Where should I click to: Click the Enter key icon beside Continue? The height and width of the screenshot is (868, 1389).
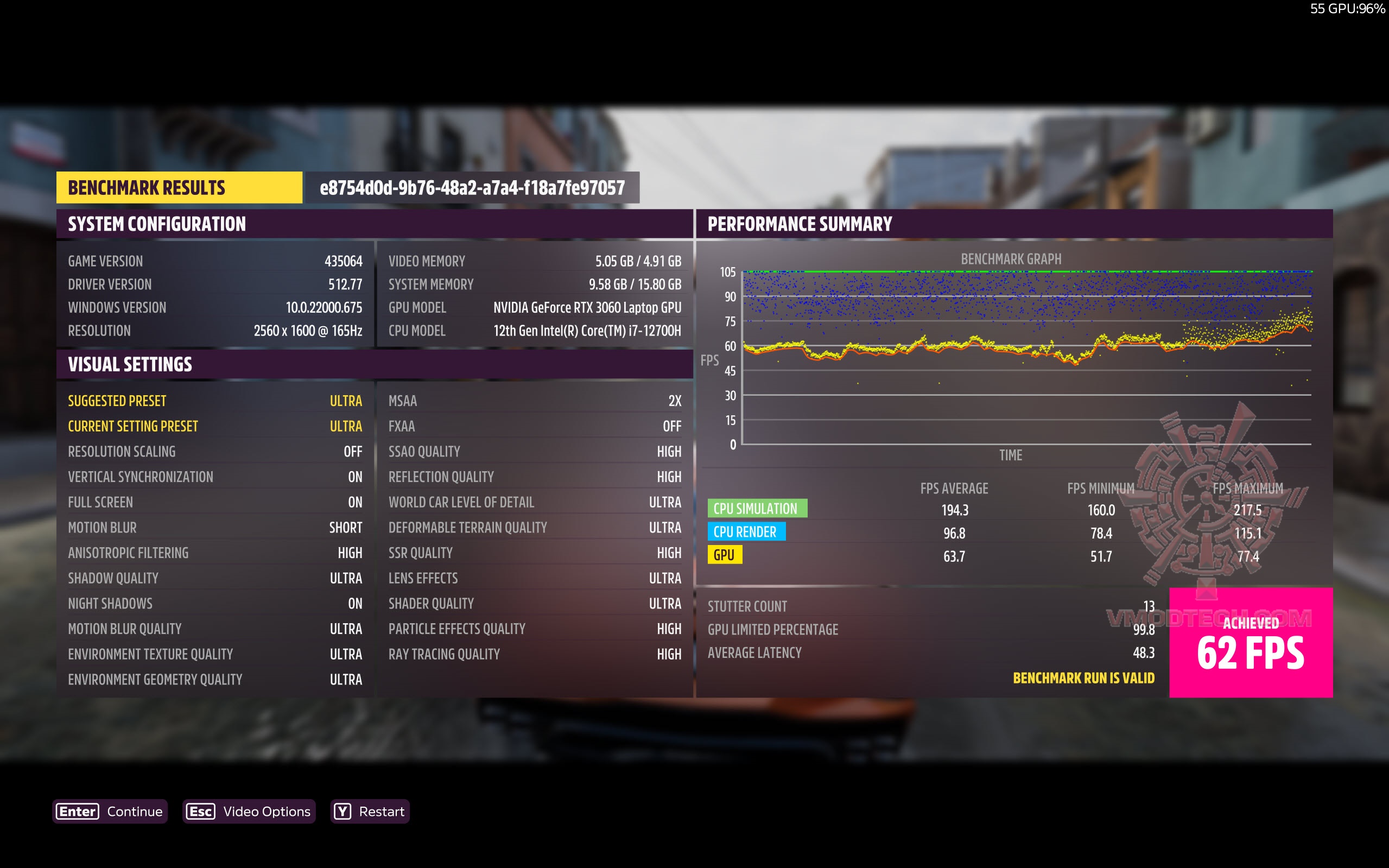tap(77, 812)
